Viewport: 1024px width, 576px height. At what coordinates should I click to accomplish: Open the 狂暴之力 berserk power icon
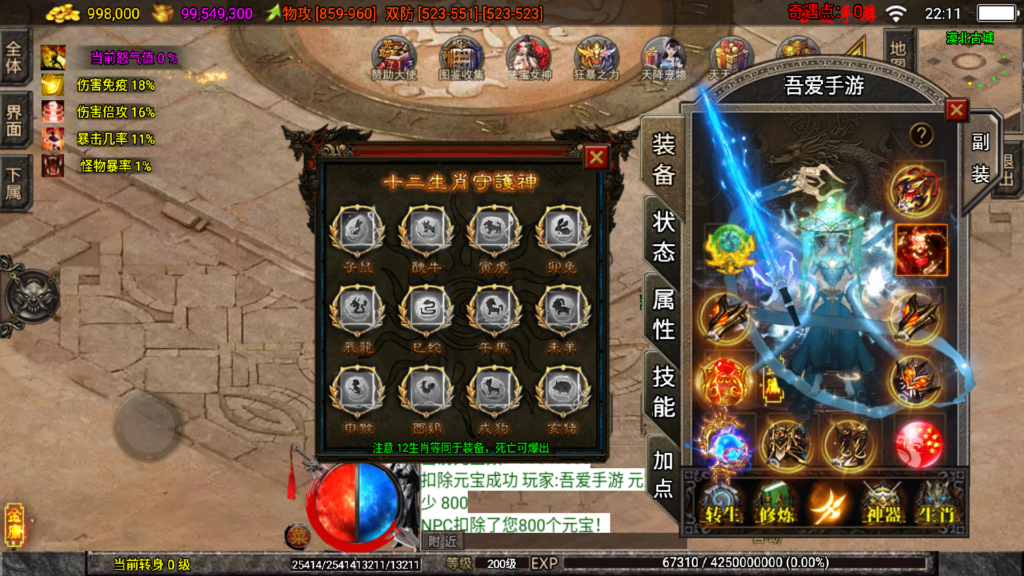pyautogui.click(x=596, y=58)
